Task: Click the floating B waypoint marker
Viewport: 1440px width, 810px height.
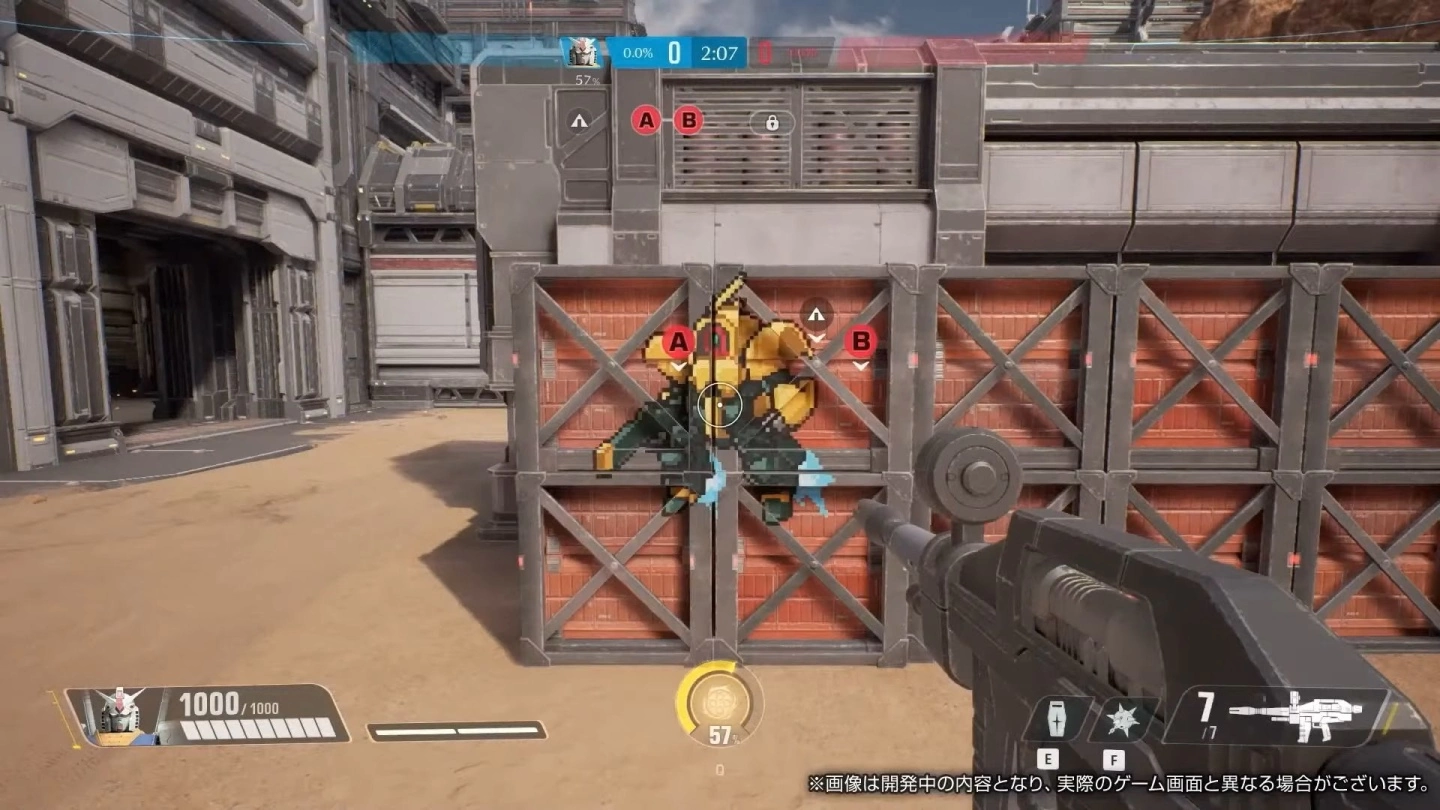Action: tap(861, 343)
